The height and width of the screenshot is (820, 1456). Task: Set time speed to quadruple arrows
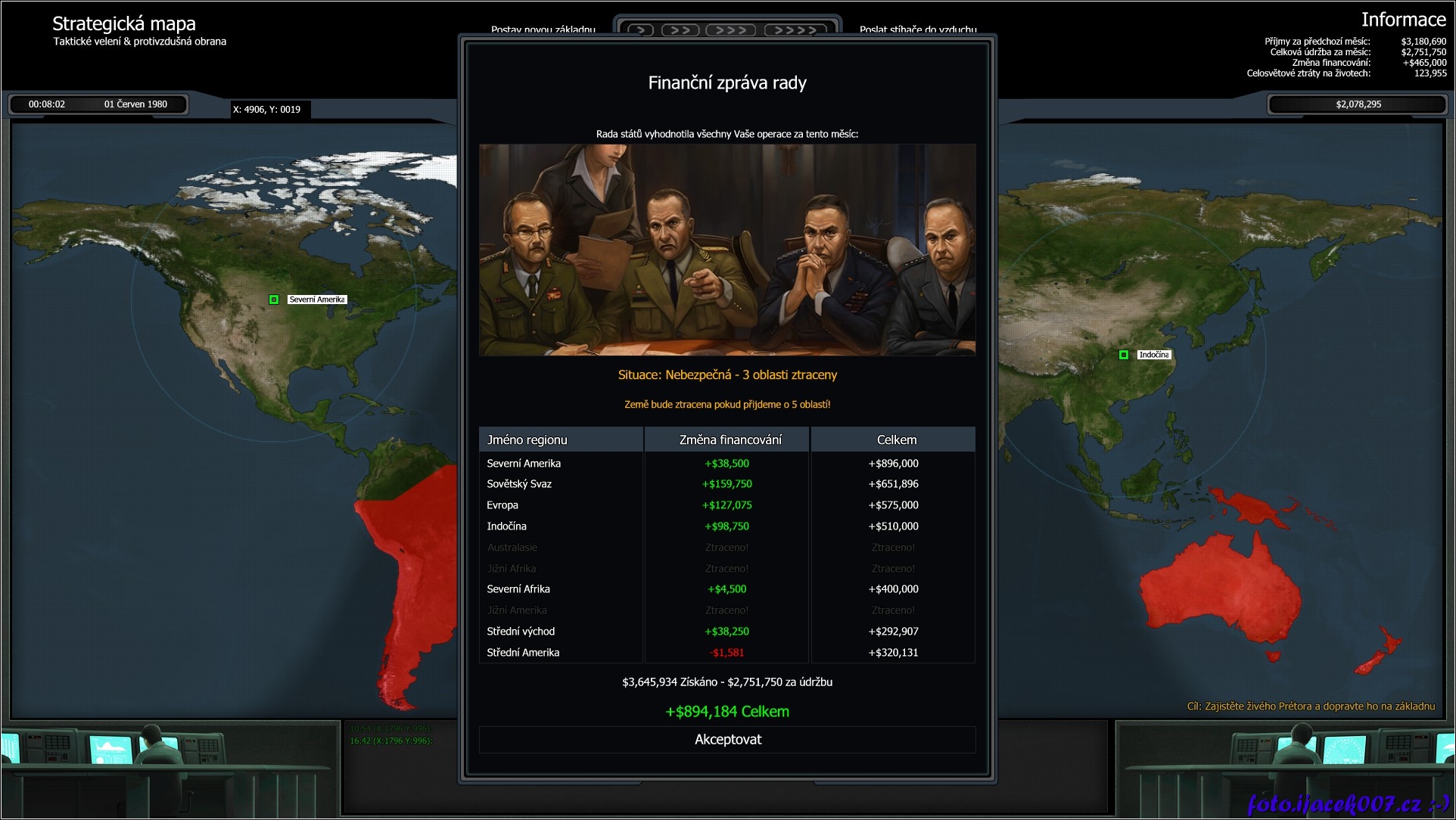click(795, 30)
